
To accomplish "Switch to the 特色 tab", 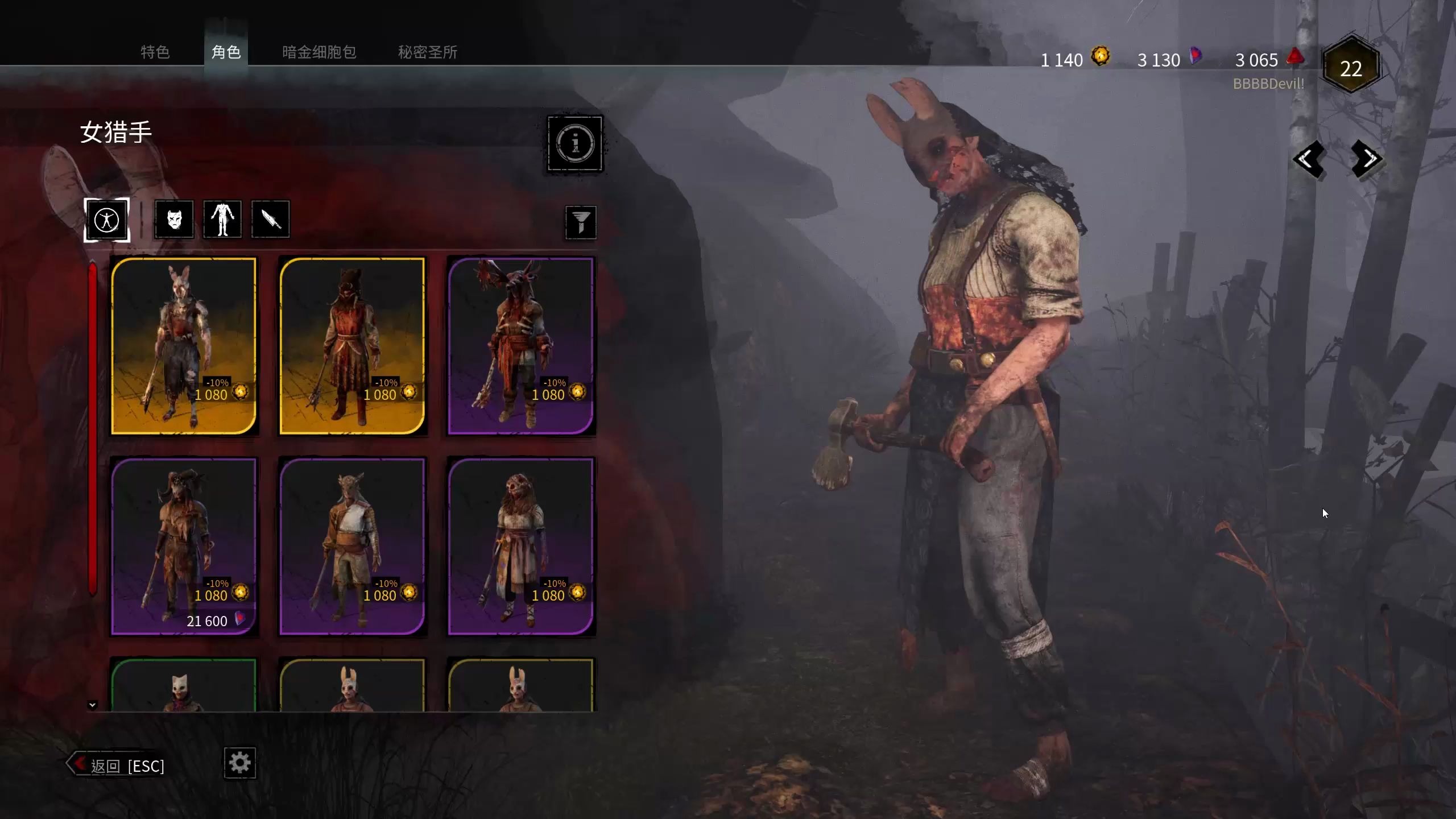I will coord(155,52).
